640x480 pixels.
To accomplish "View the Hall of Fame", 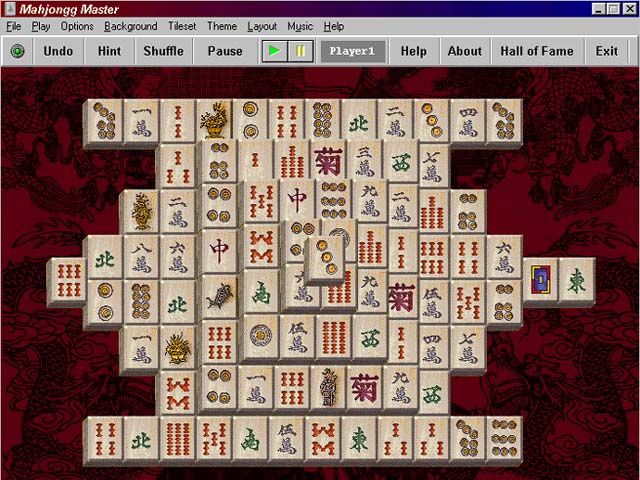I will tap(537, 51).
